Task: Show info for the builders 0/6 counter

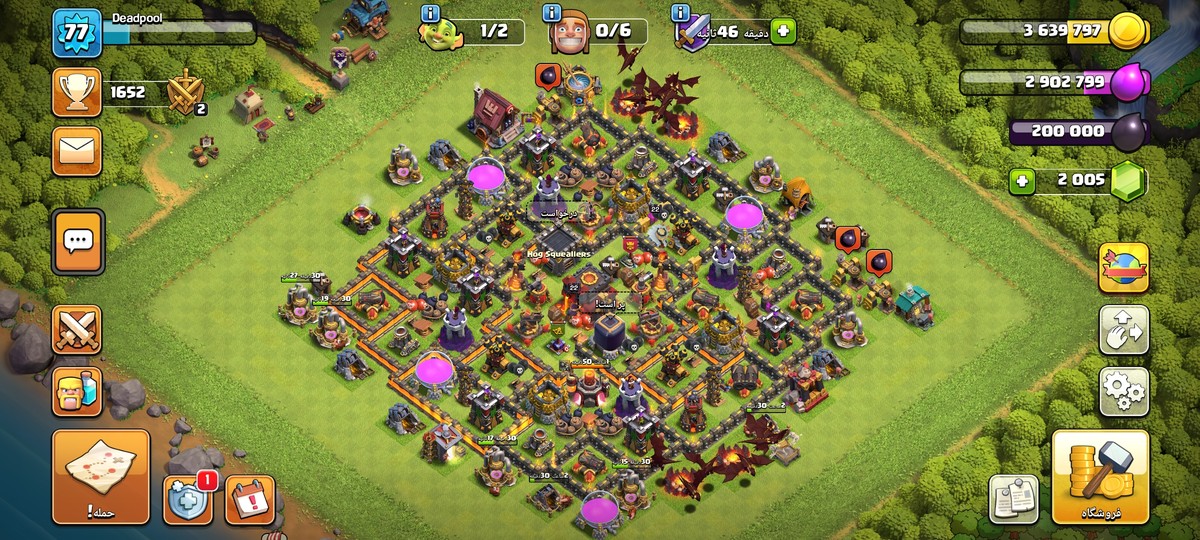Action: coord(551,13)
